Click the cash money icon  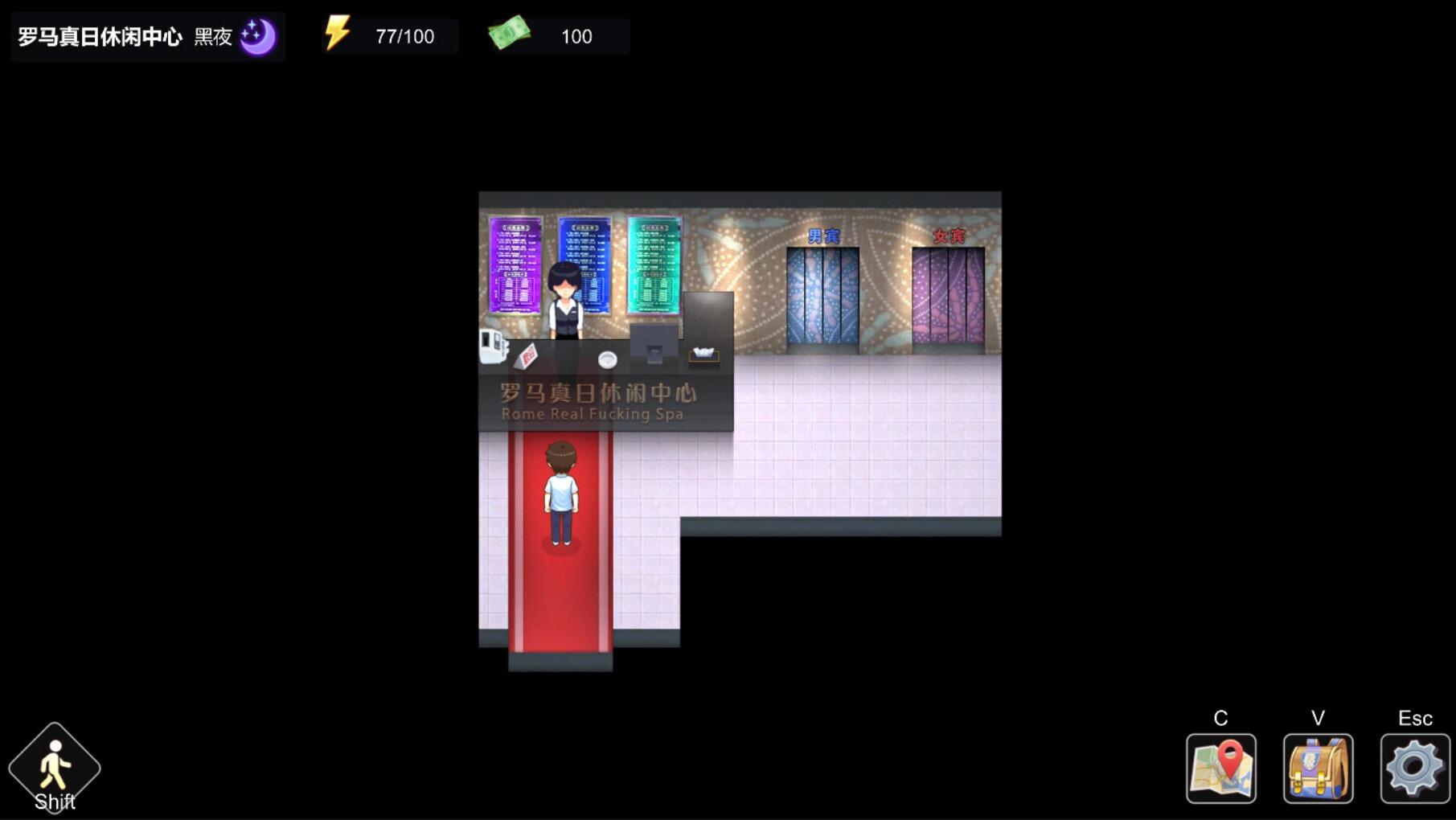click(509, 34)
